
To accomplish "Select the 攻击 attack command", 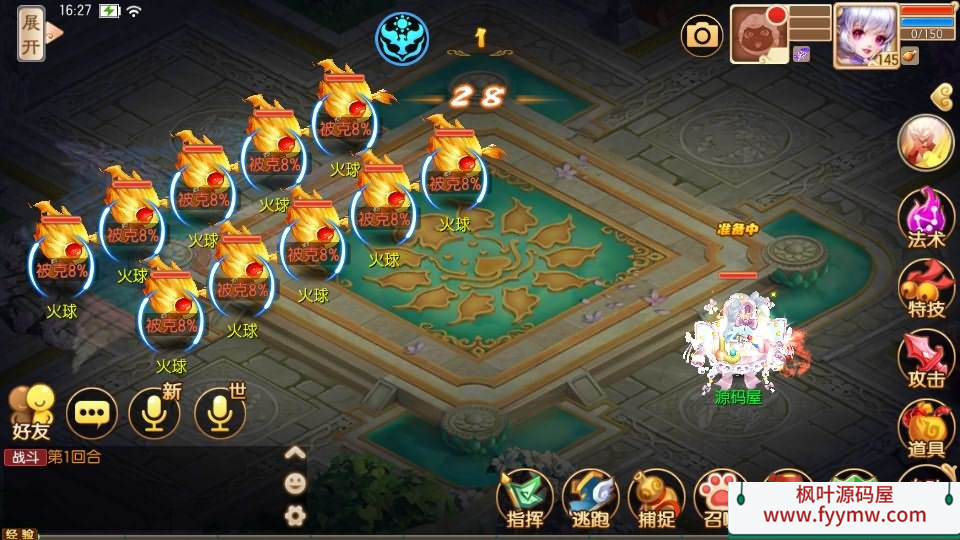I will click(x=926, y=360).
